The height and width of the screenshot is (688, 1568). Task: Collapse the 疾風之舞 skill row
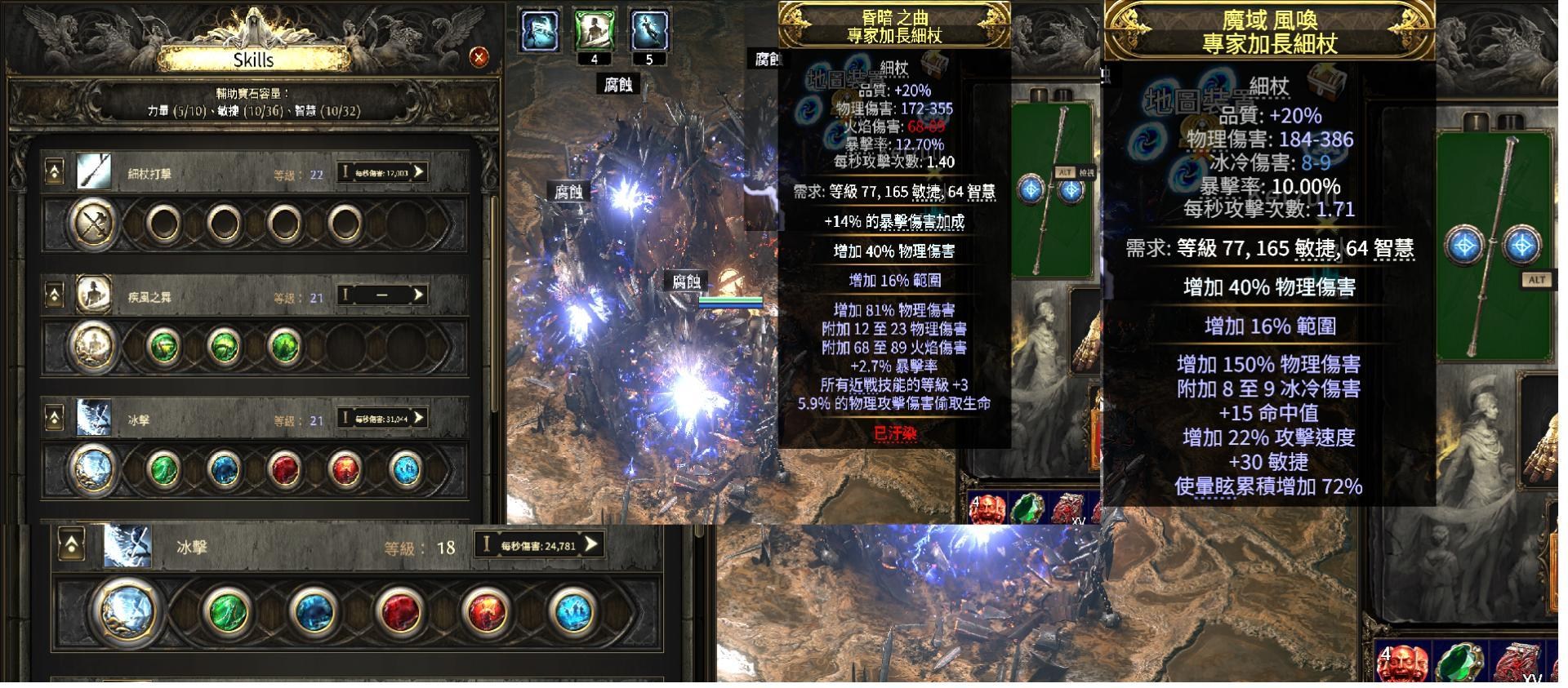54,295
